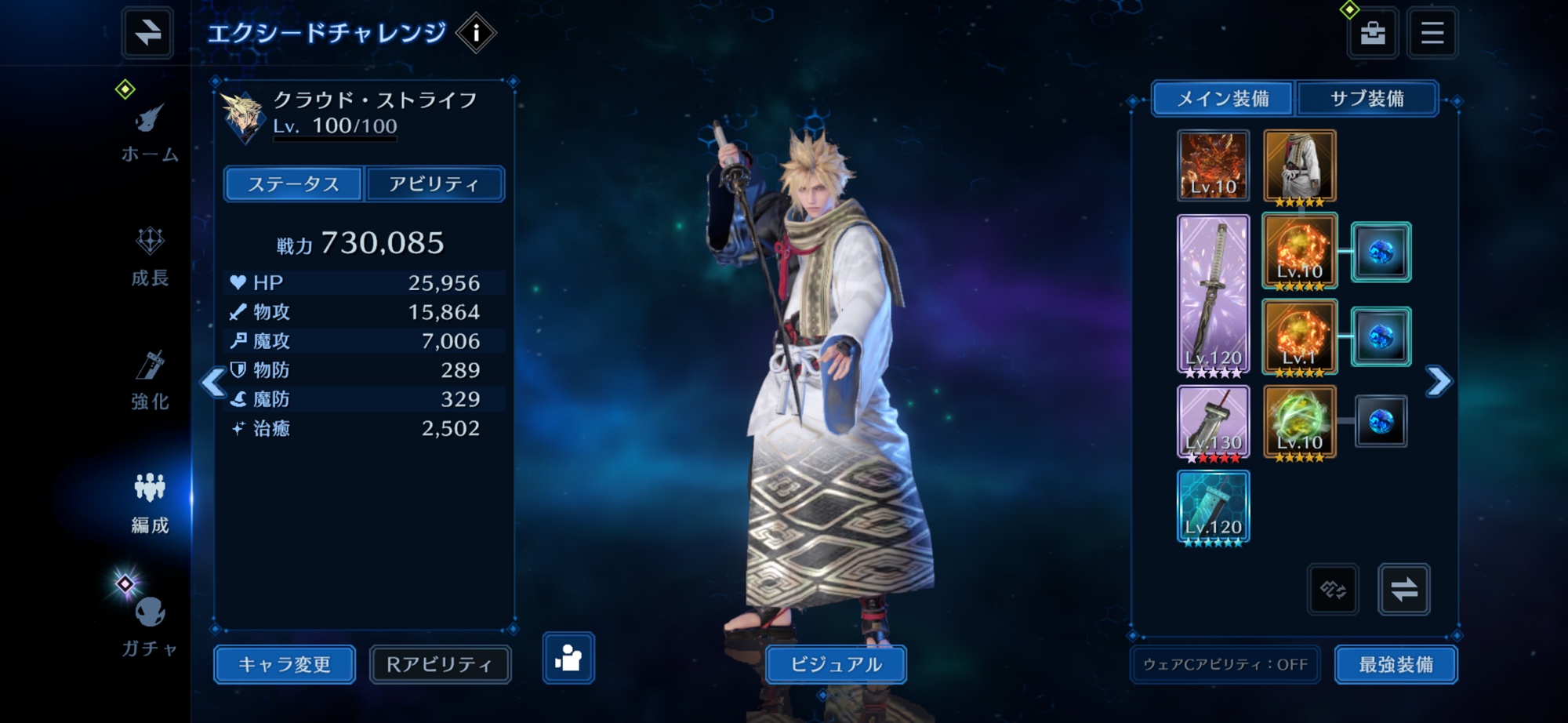
Task: Open the 成長 menu entry
Action: [150, 256]
